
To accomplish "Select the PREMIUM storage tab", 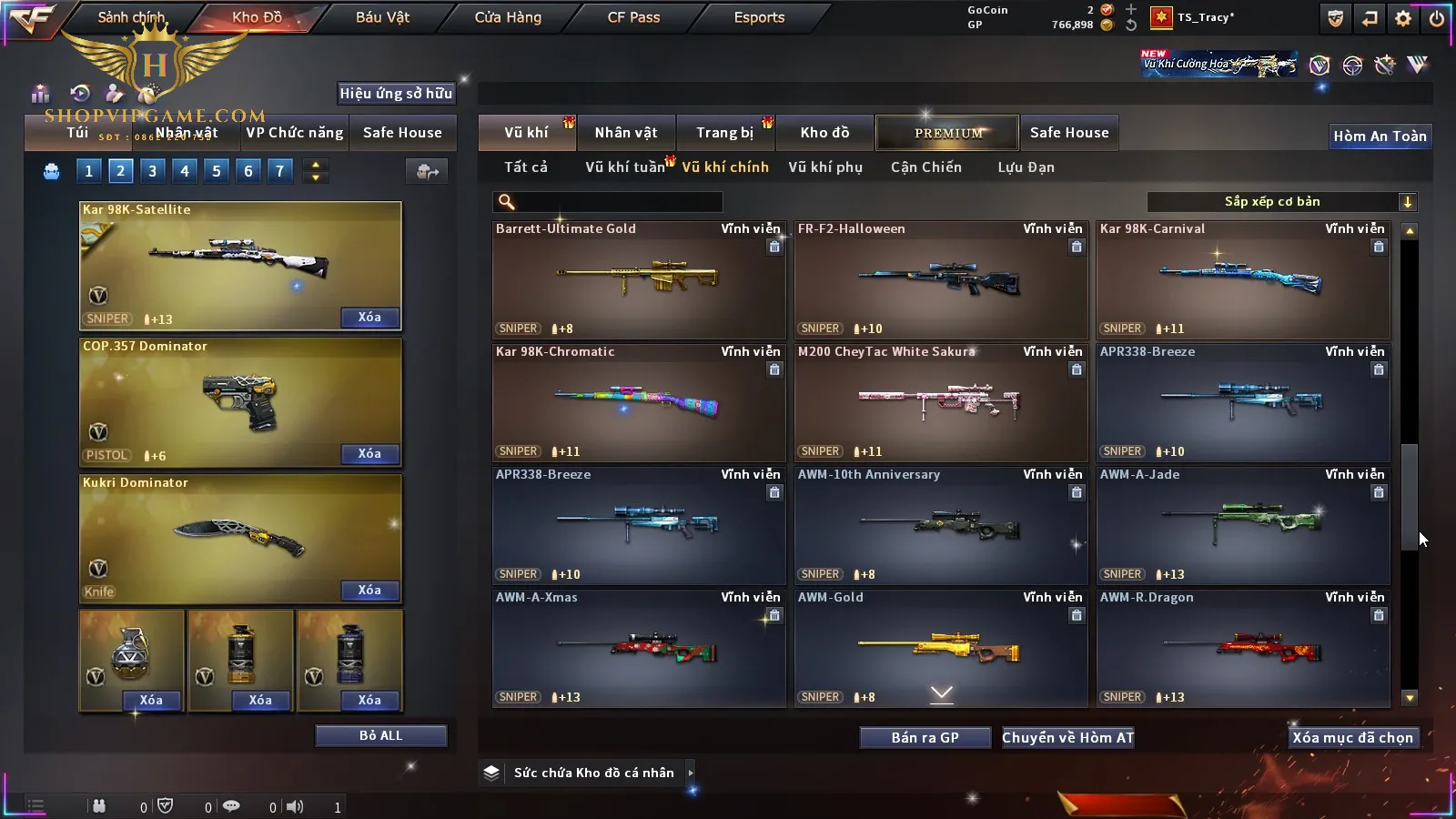I will [x=947, y=133].
